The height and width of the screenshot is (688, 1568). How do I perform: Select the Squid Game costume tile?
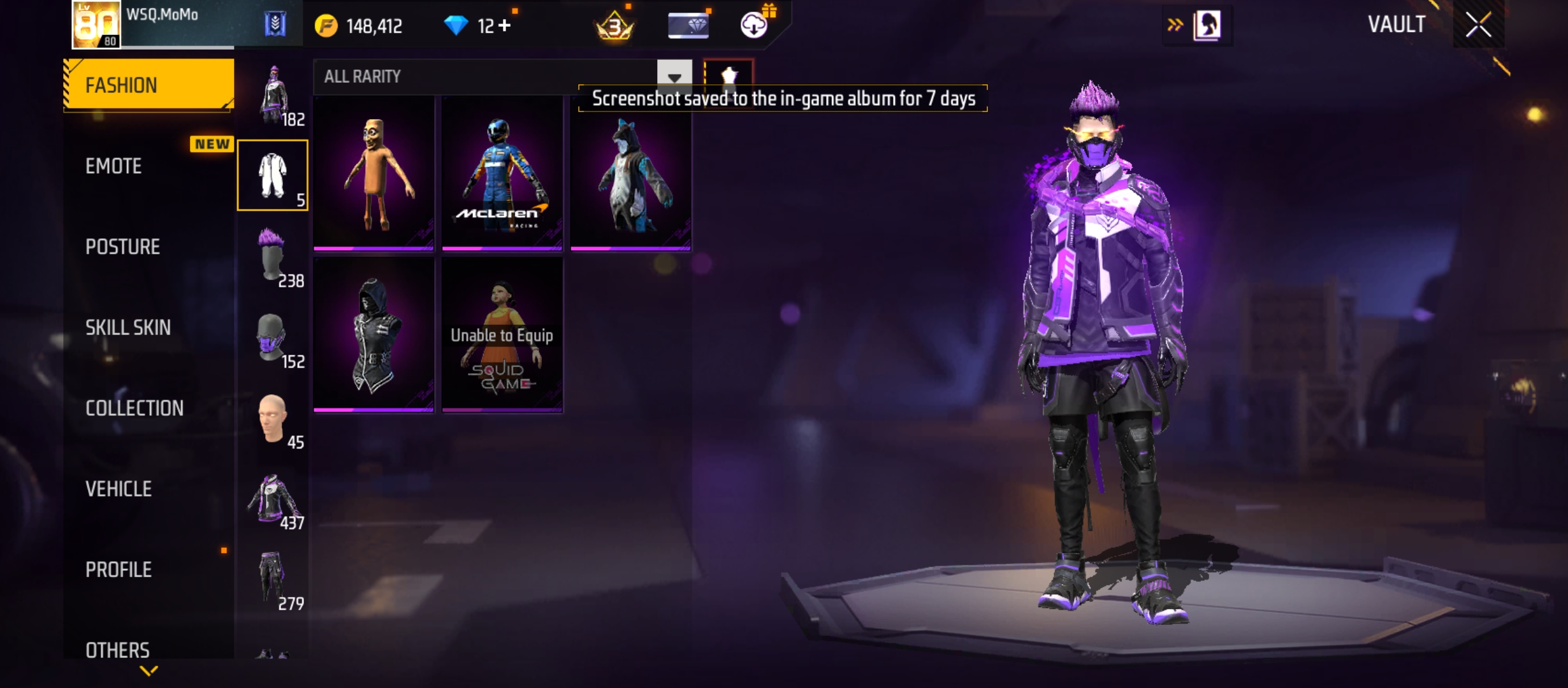click(502, 335)
